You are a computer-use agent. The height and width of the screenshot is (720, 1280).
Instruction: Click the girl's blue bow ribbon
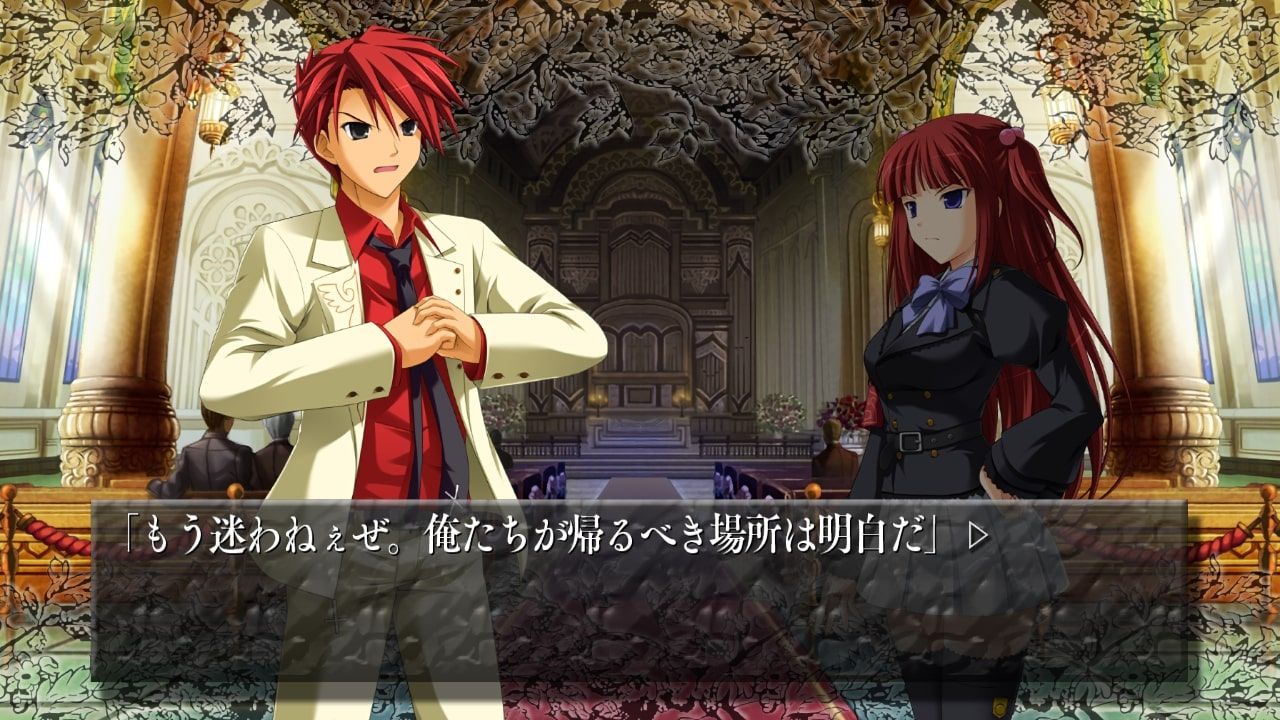pos(937,290)
